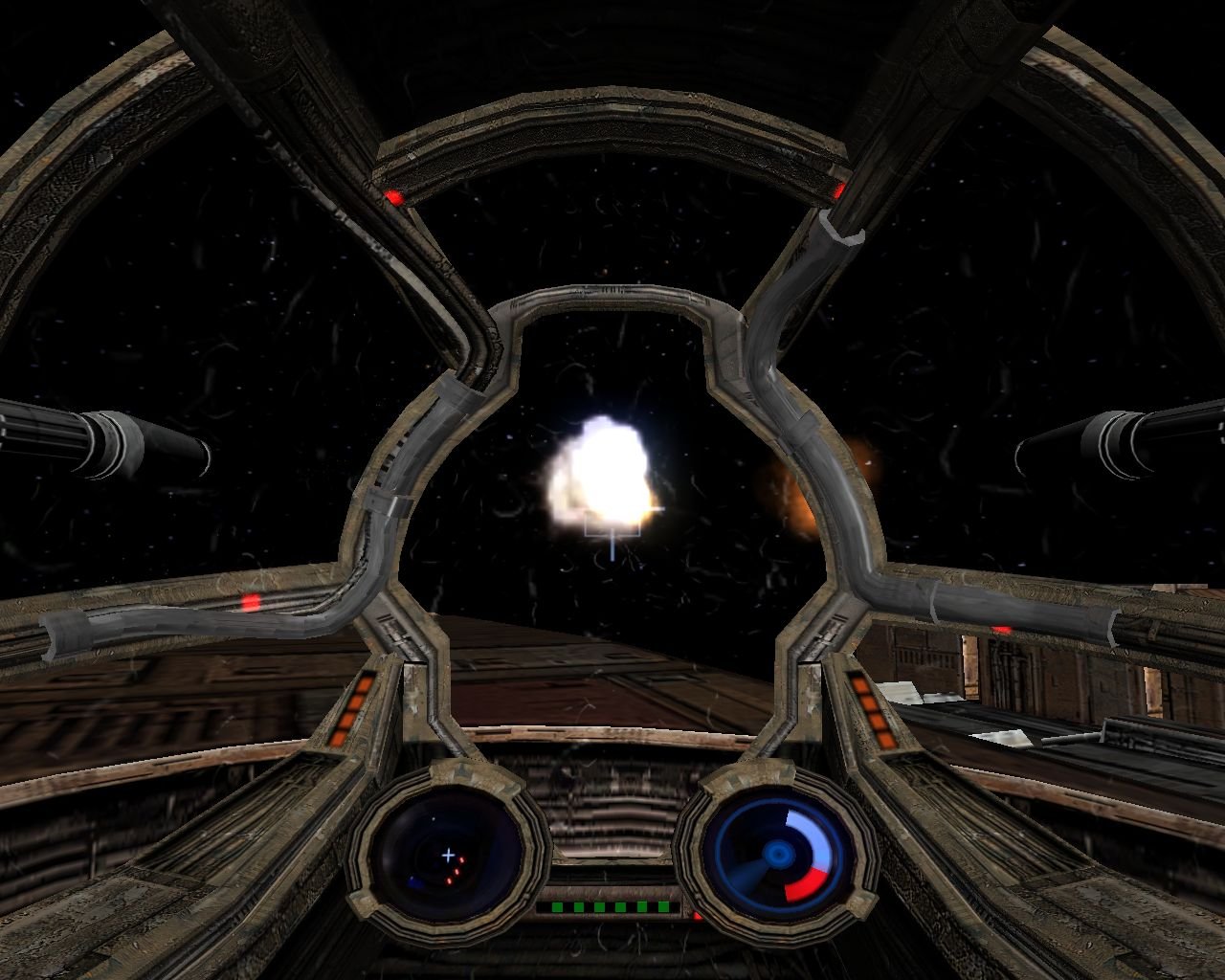Screen dimensions: 1225x980
Task: Click the circular radar scope display
Action: 448,855
